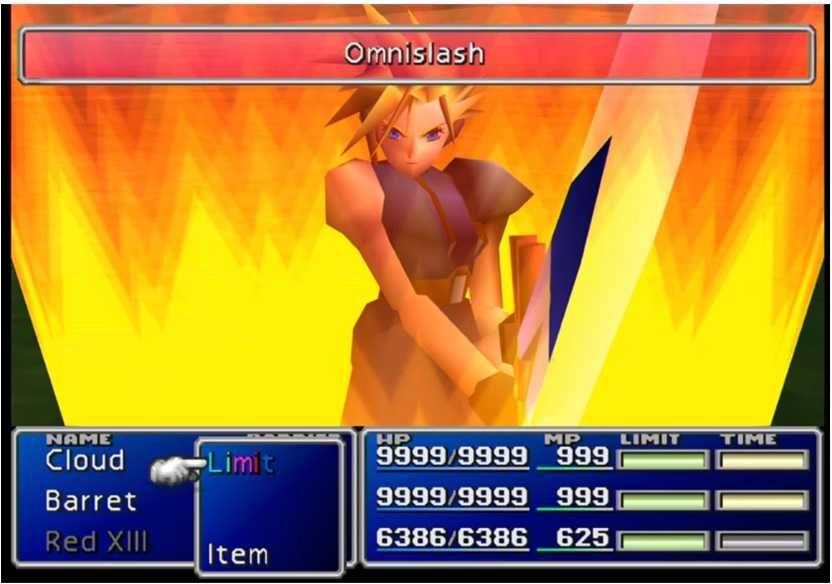Pick Barret from the party list
Viewport: 832px width, 584px height.
91,501
